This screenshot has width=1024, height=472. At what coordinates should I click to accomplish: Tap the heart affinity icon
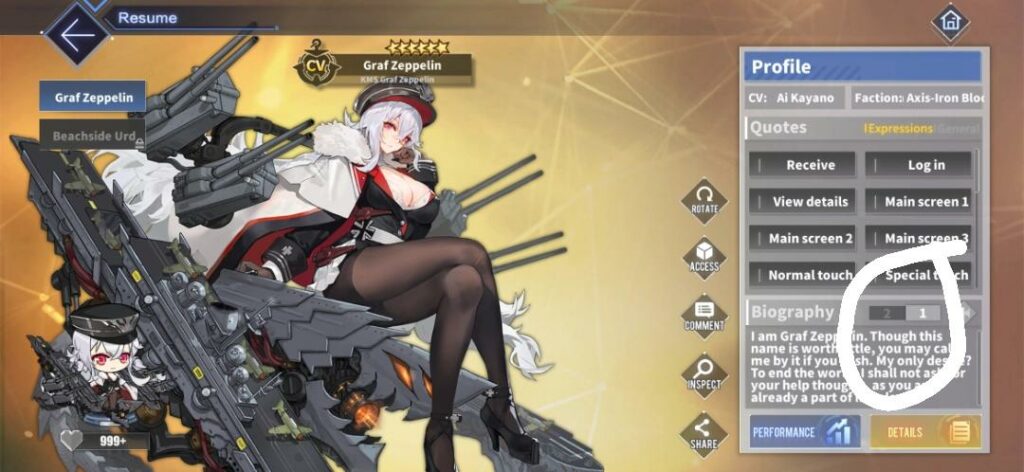pyautogui.click(x=72, y=441)
